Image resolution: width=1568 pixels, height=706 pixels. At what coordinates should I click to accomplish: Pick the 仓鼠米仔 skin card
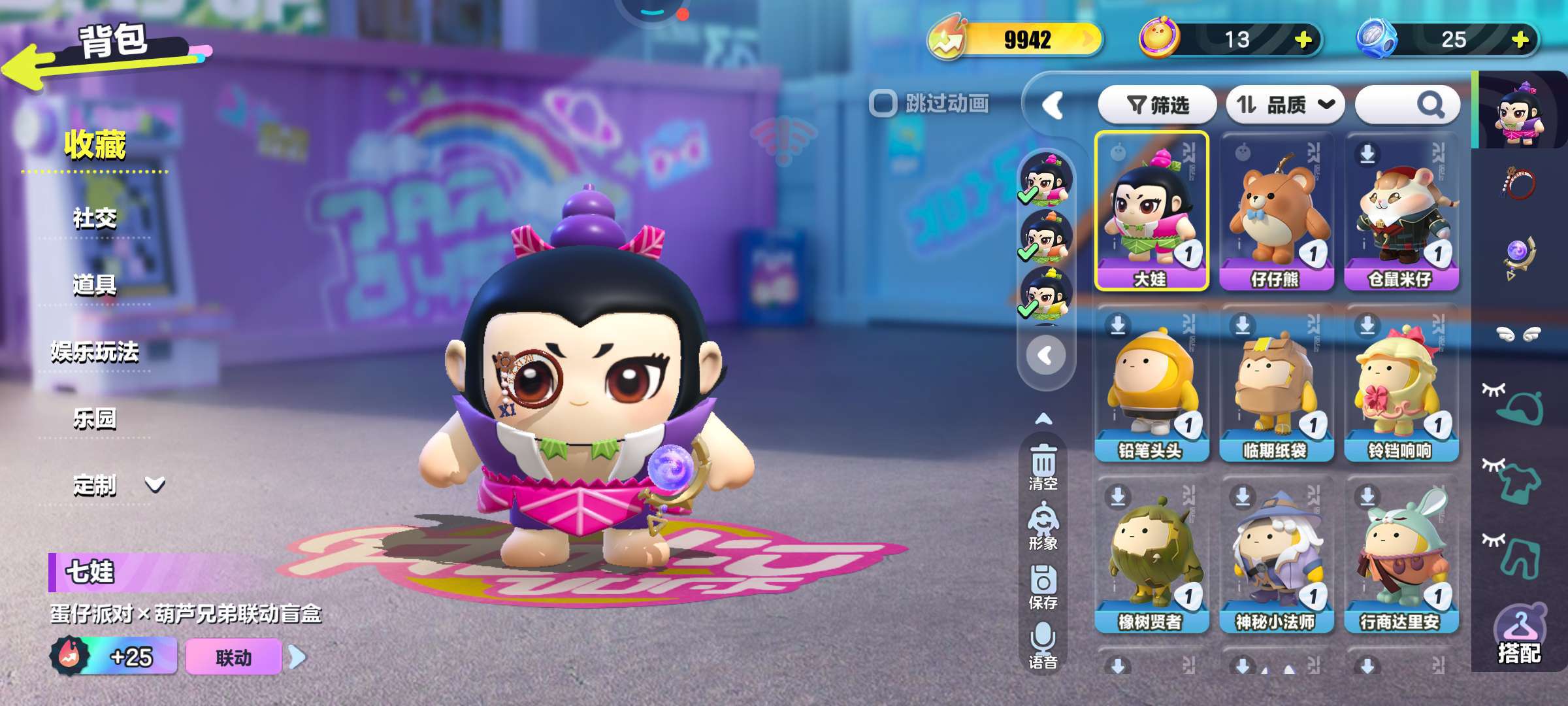click(x=1401, y=210)
